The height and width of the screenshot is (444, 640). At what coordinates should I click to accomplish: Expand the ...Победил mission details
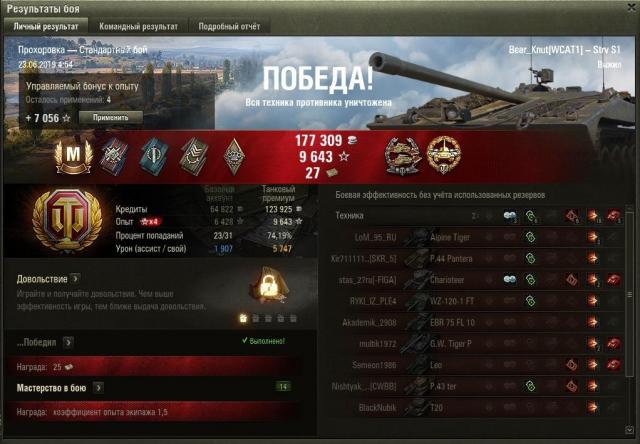point(68,342)
